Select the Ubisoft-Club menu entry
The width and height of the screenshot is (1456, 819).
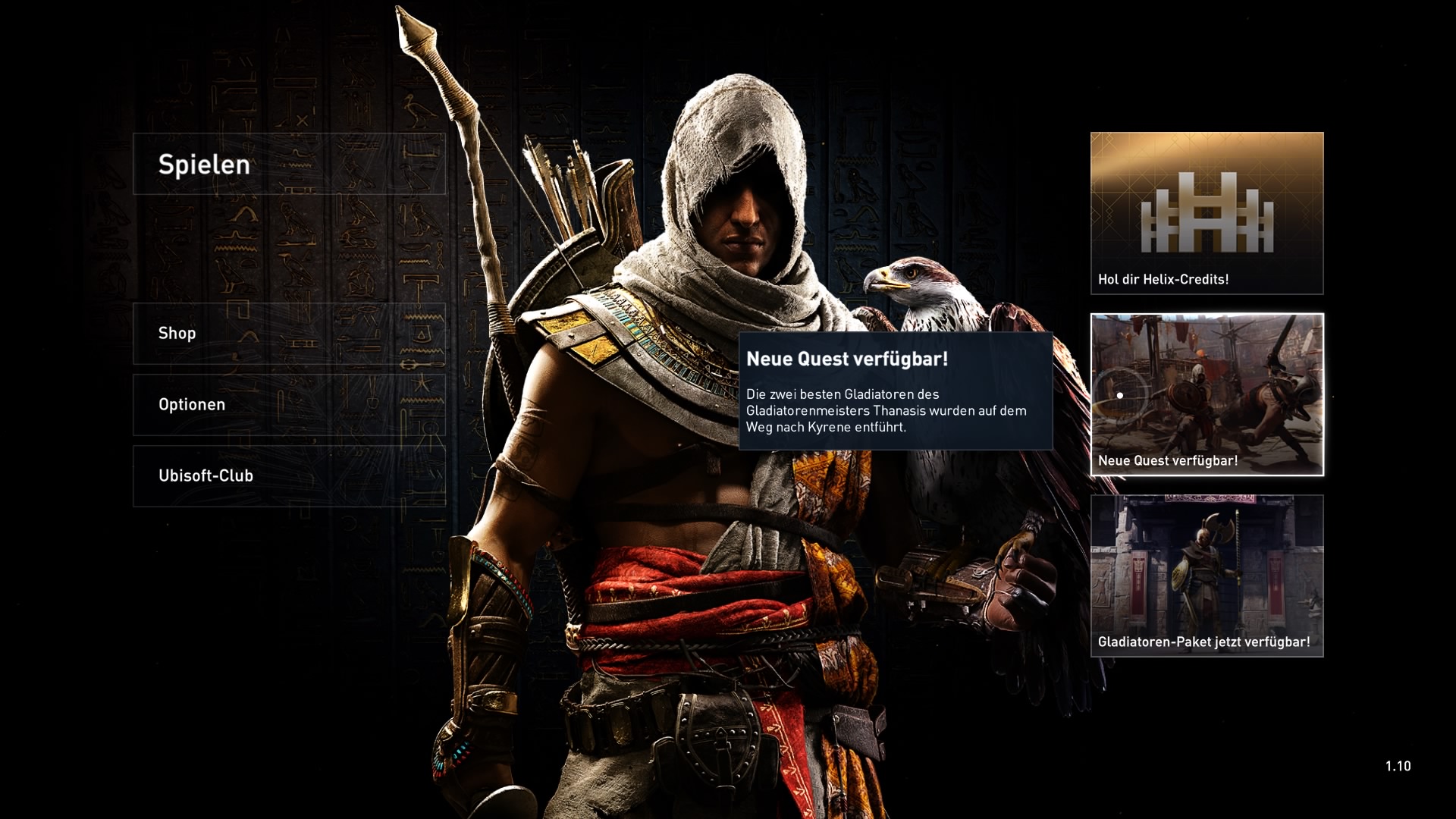click(x=289, y=476)
